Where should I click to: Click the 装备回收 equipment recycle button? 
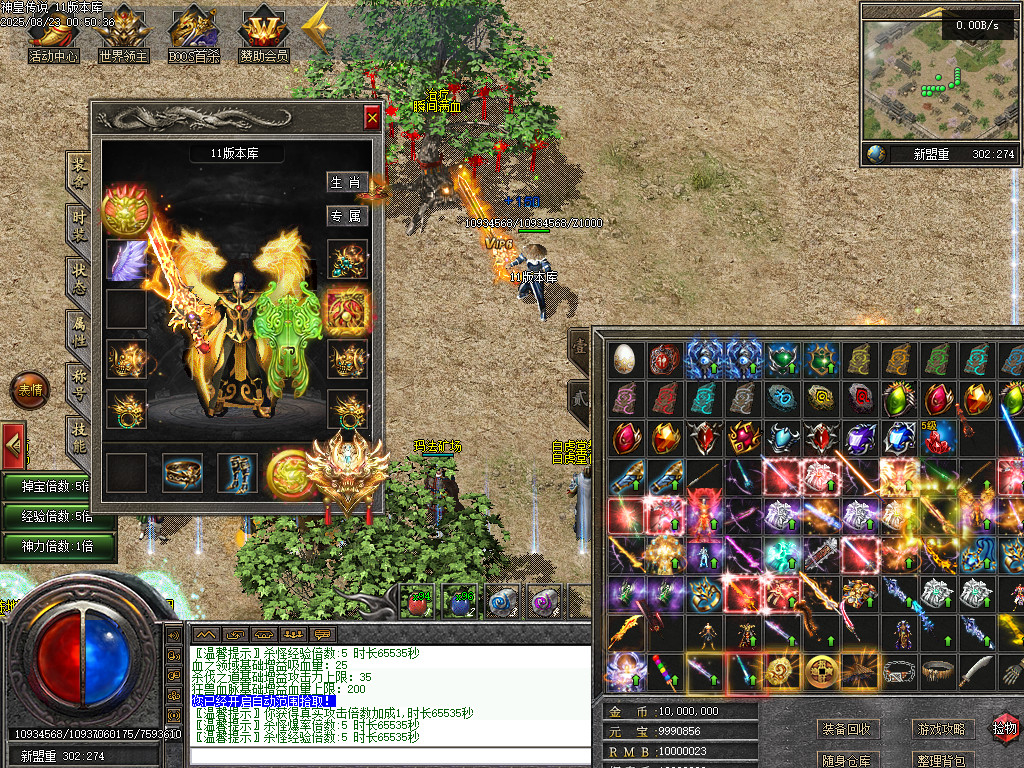pyautogui.click(x=845, y=729)
